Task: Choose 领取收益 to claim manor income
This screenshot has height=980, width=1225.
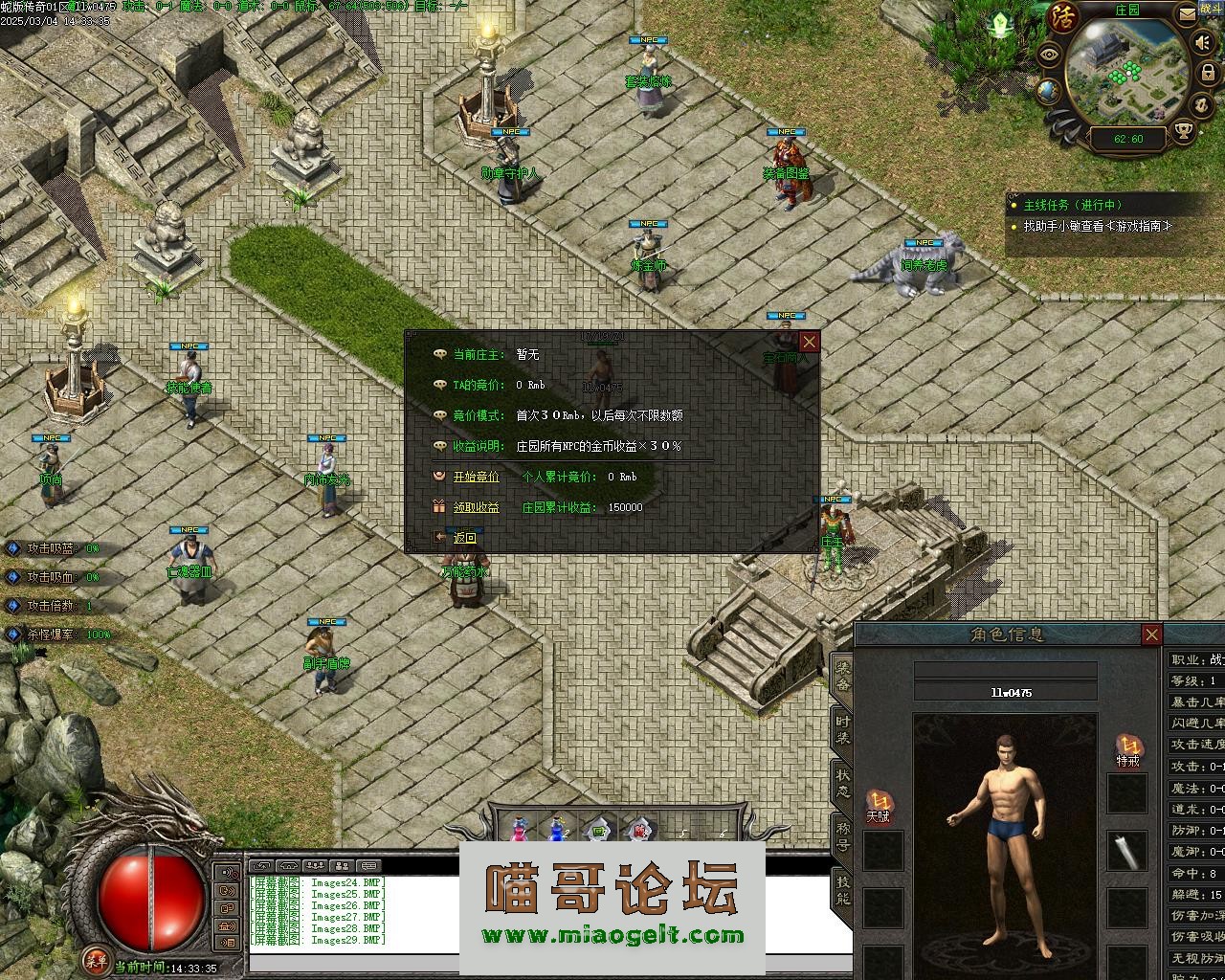Action: point(476,507)
